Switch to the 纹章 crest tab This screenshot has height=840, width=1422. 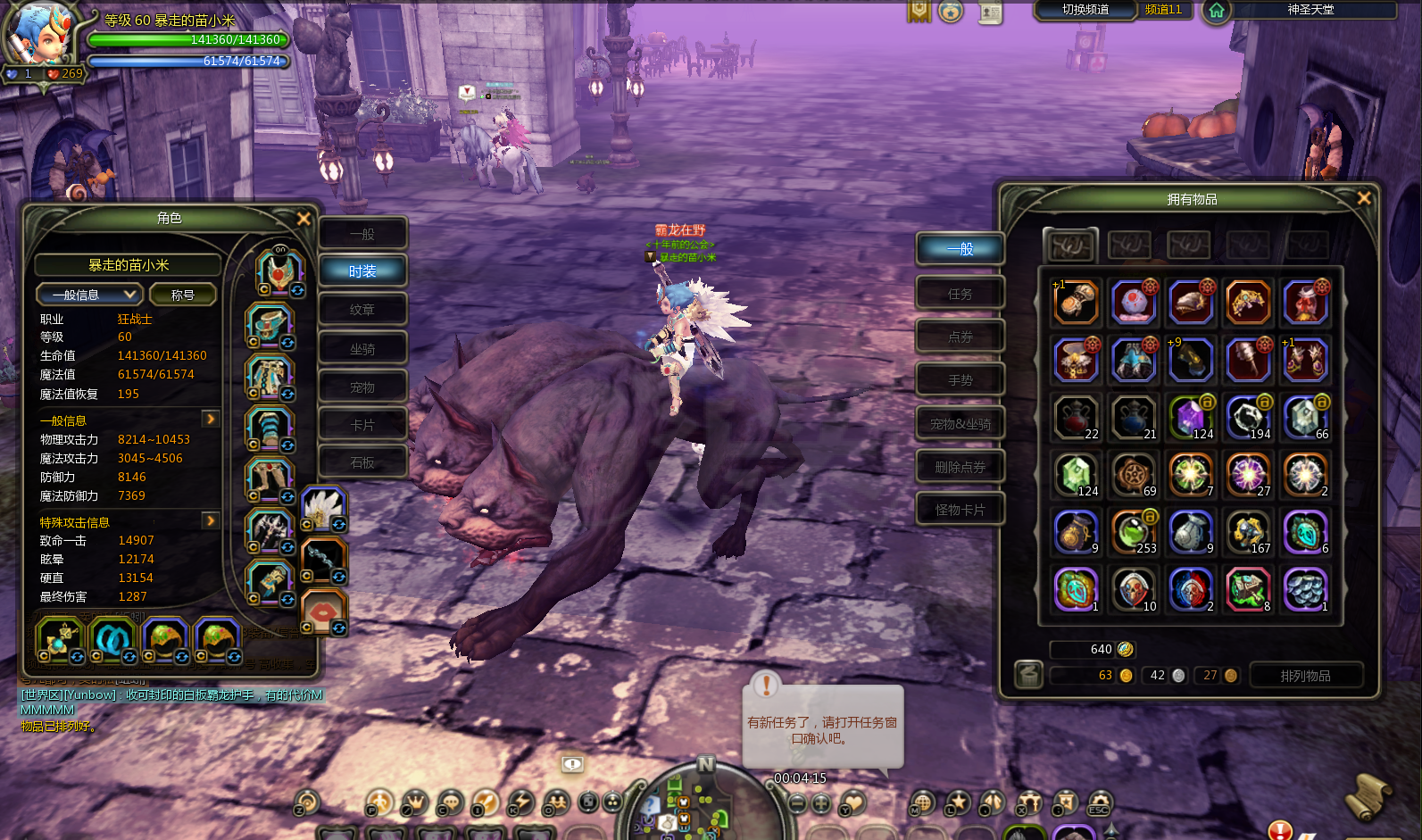click(x=362, y=310)
